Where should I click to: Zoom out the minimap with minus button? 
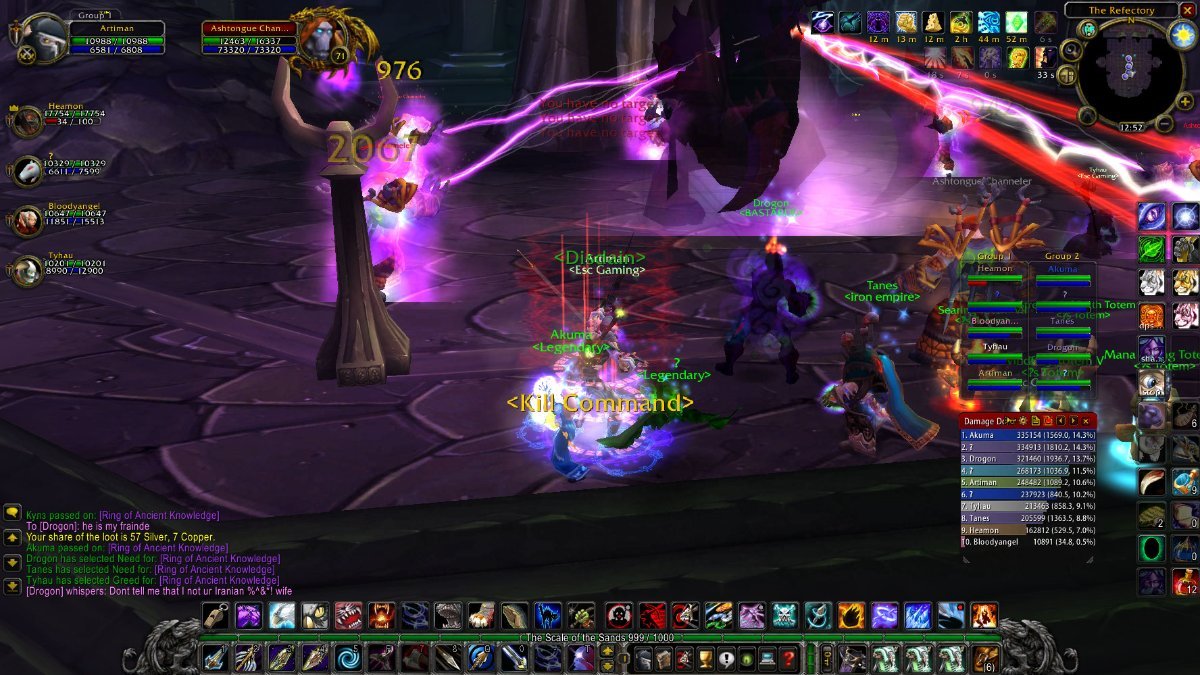tap(1164, 124)
